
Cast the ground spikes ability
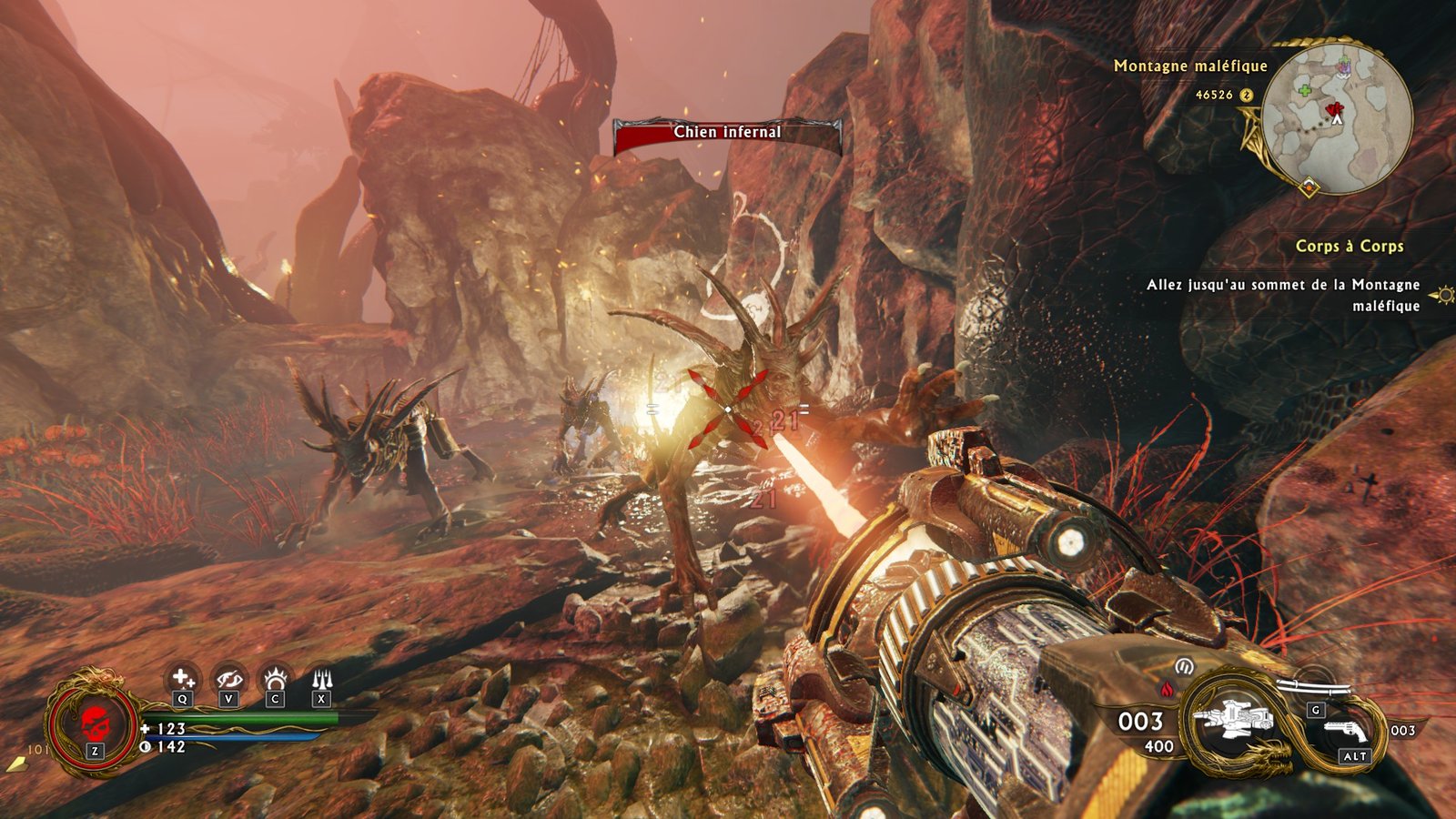(321, 679)
